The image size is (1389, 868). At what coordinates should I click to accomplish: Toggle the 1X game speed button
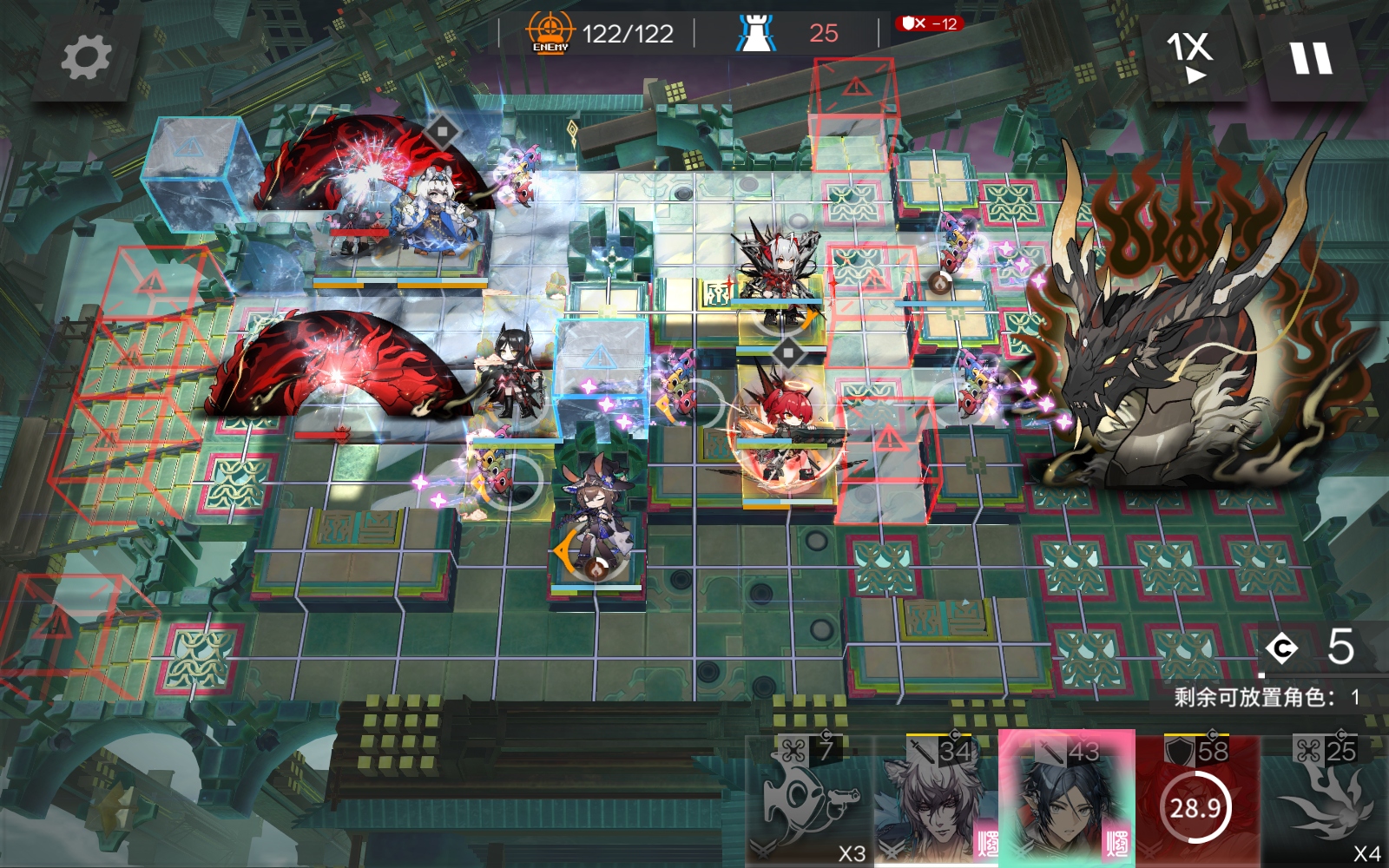point(1190,57)
